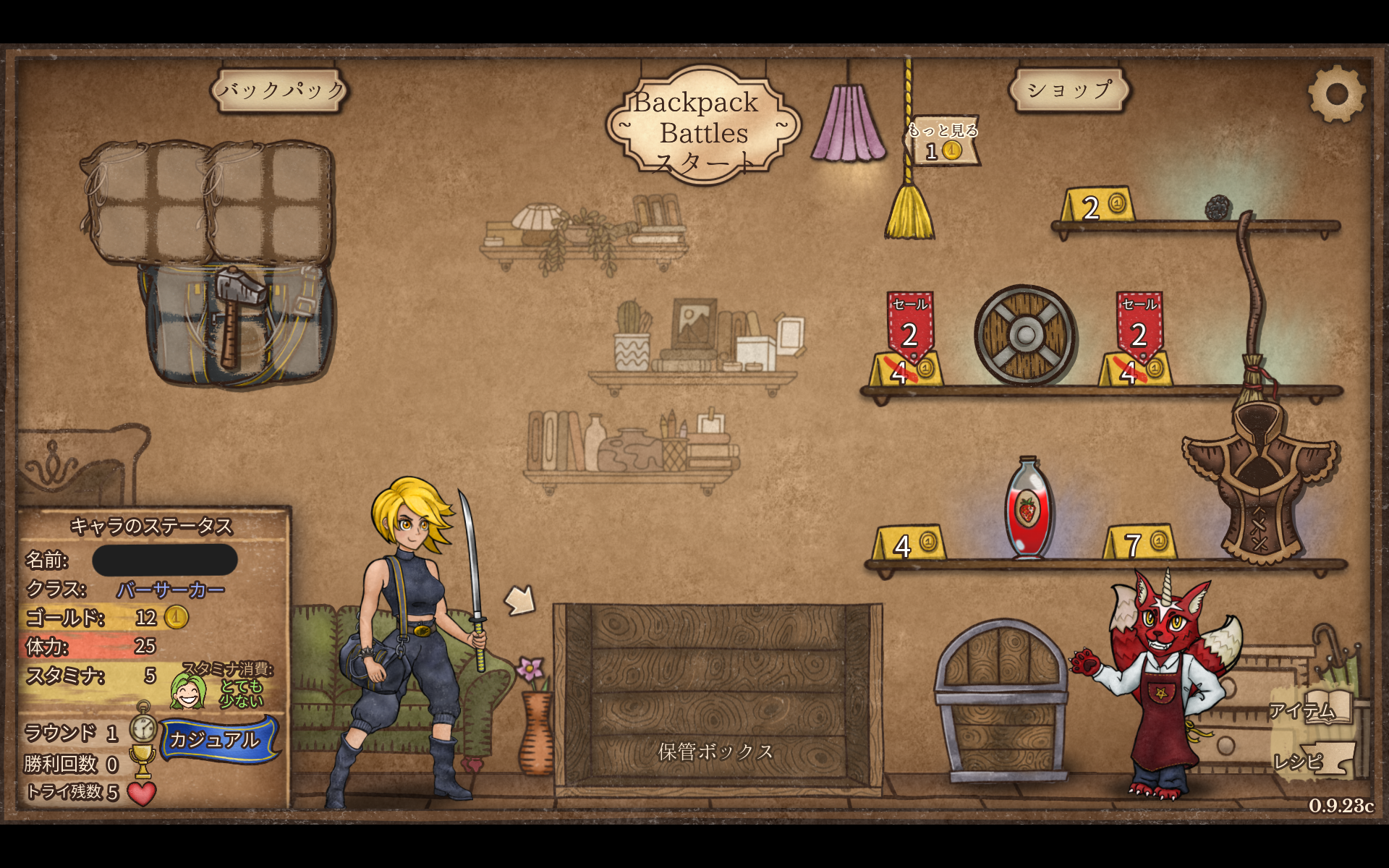Reroll shop with もっと見る tag

(x=943, y=142)
